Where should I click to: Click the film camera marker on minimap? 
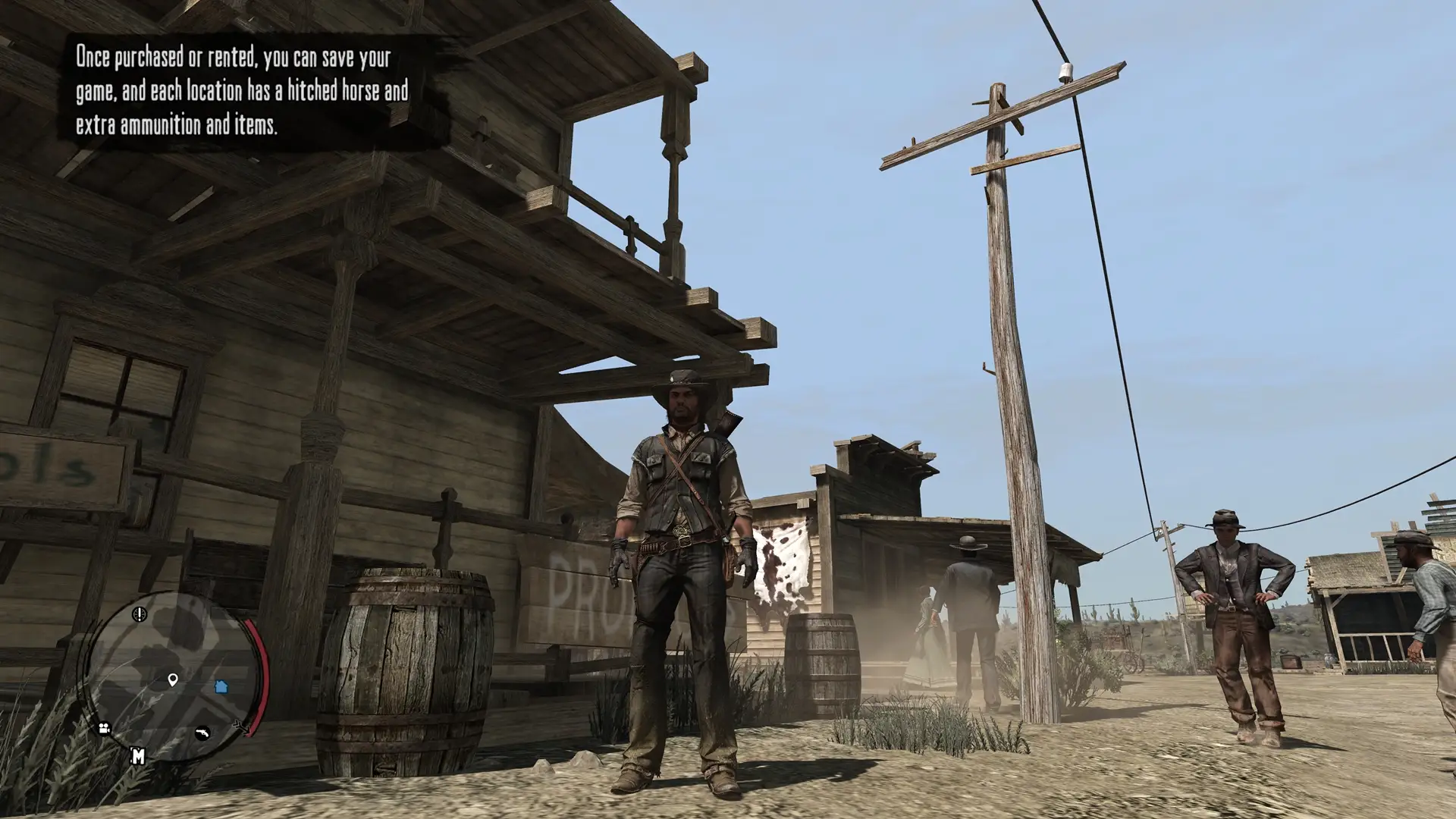tap(104, 729)
